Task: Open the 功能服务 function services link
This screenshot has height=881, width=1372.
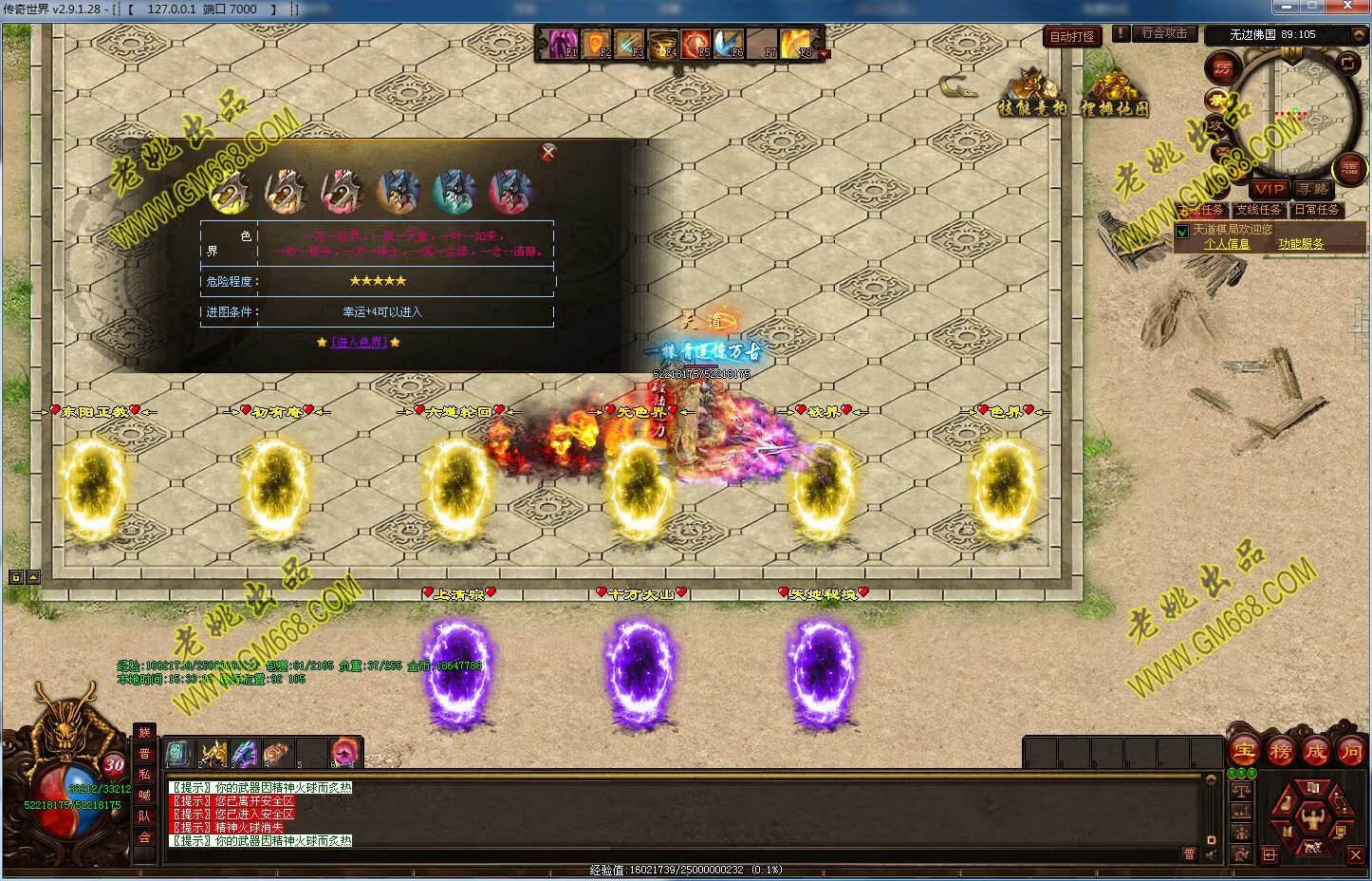Action: [1300, 244]
